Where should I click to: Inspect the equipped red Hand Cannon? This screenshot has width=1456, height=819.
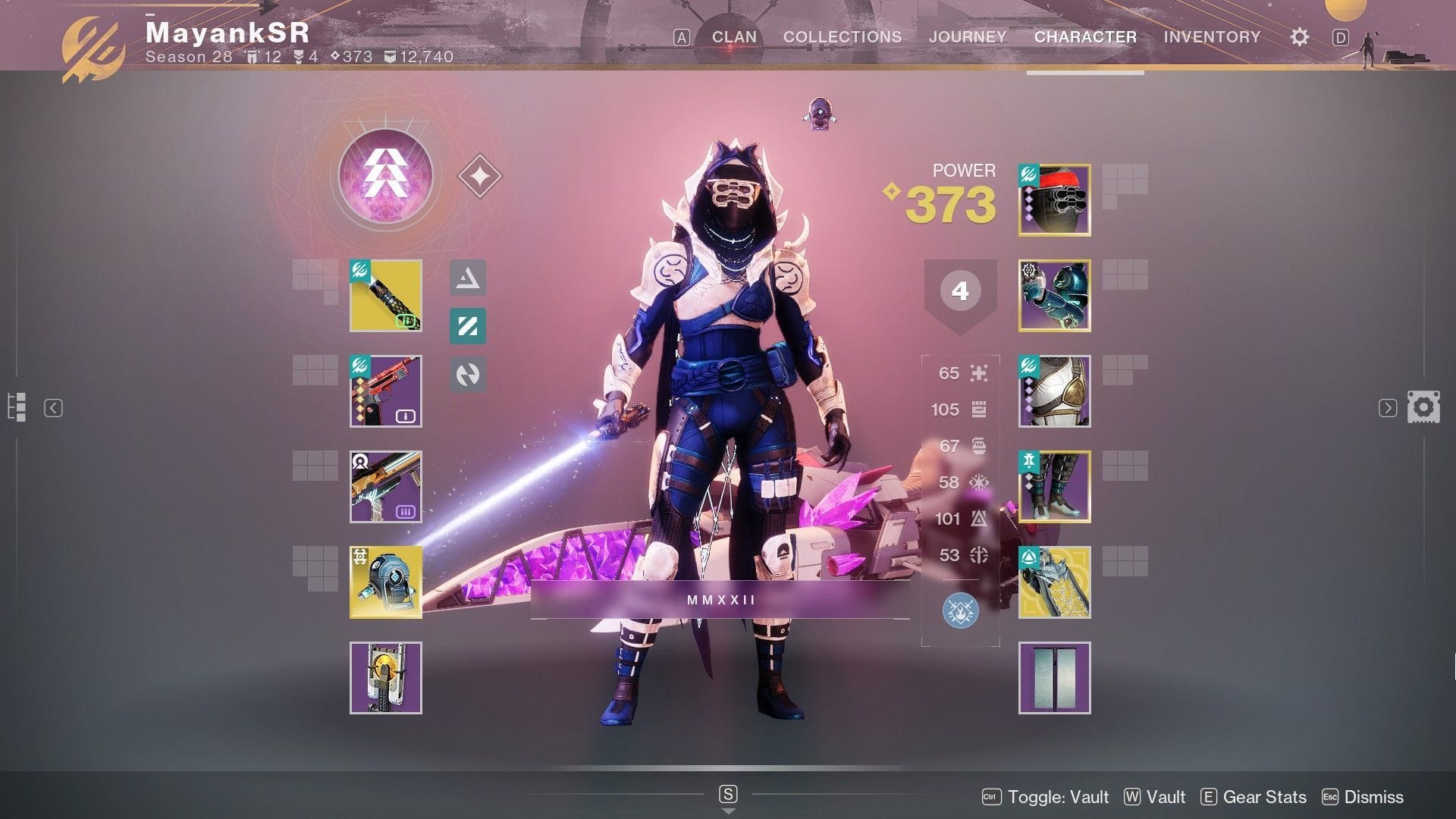(x=385, y=391)
